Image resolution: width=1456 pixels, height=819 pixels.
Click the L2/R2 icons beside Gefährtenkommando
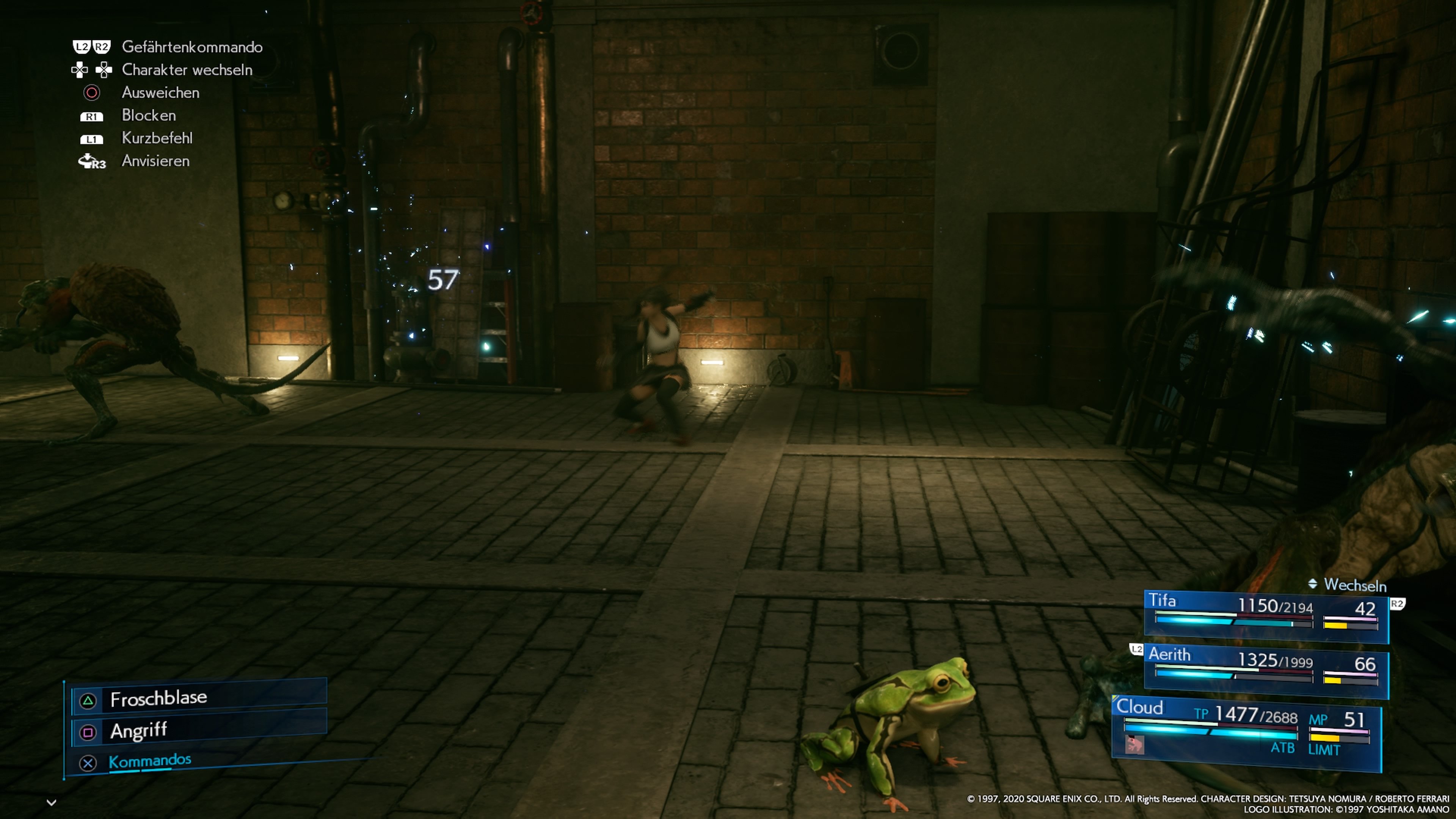point(91,47)
